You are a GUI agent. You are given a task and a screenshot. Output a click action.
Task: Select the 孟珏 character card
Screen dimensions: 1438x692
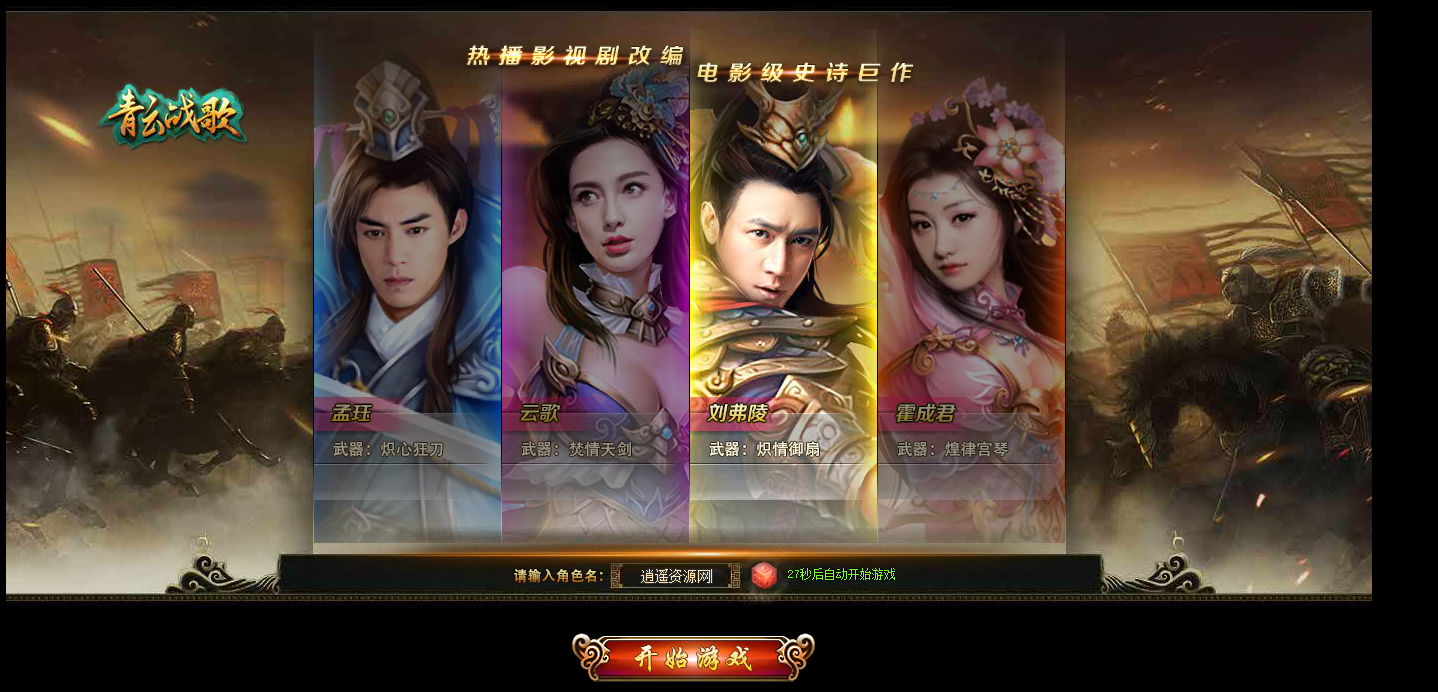(407, 290)
